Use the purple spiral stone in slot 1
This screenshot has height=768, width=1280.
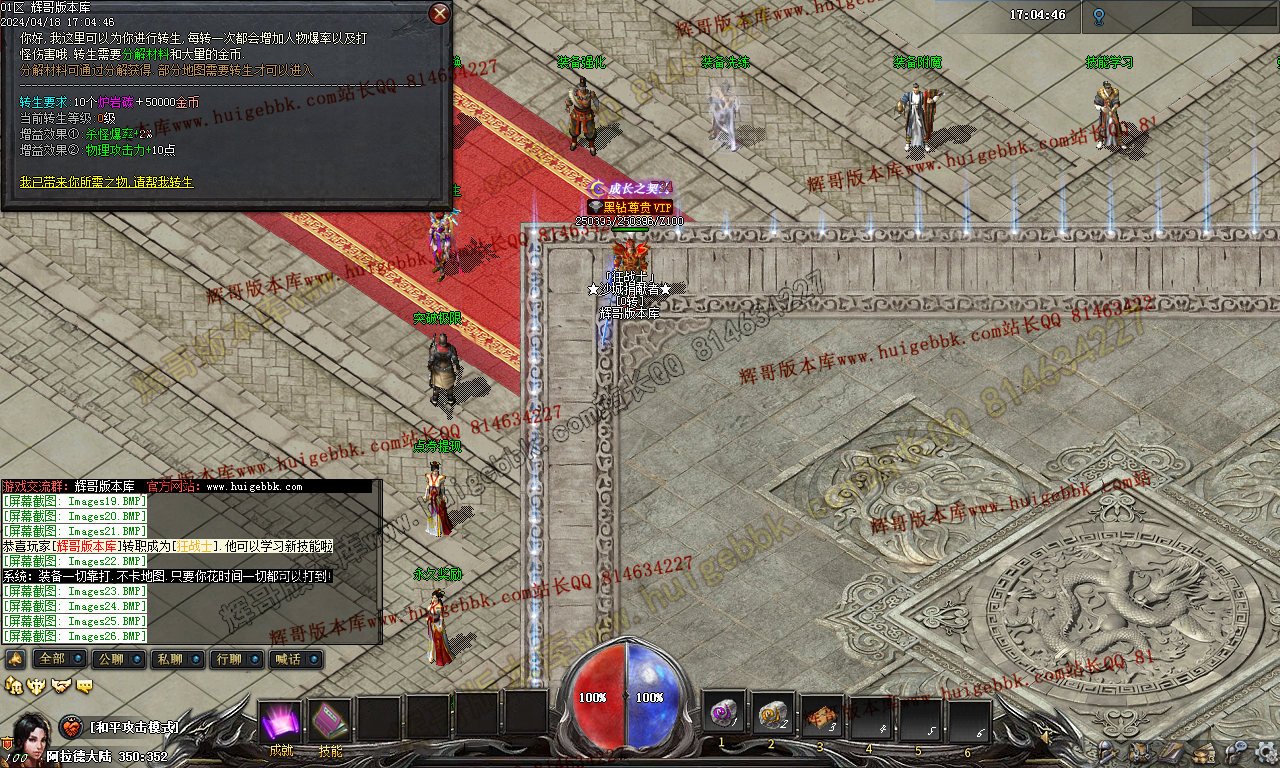click(722, 714)
